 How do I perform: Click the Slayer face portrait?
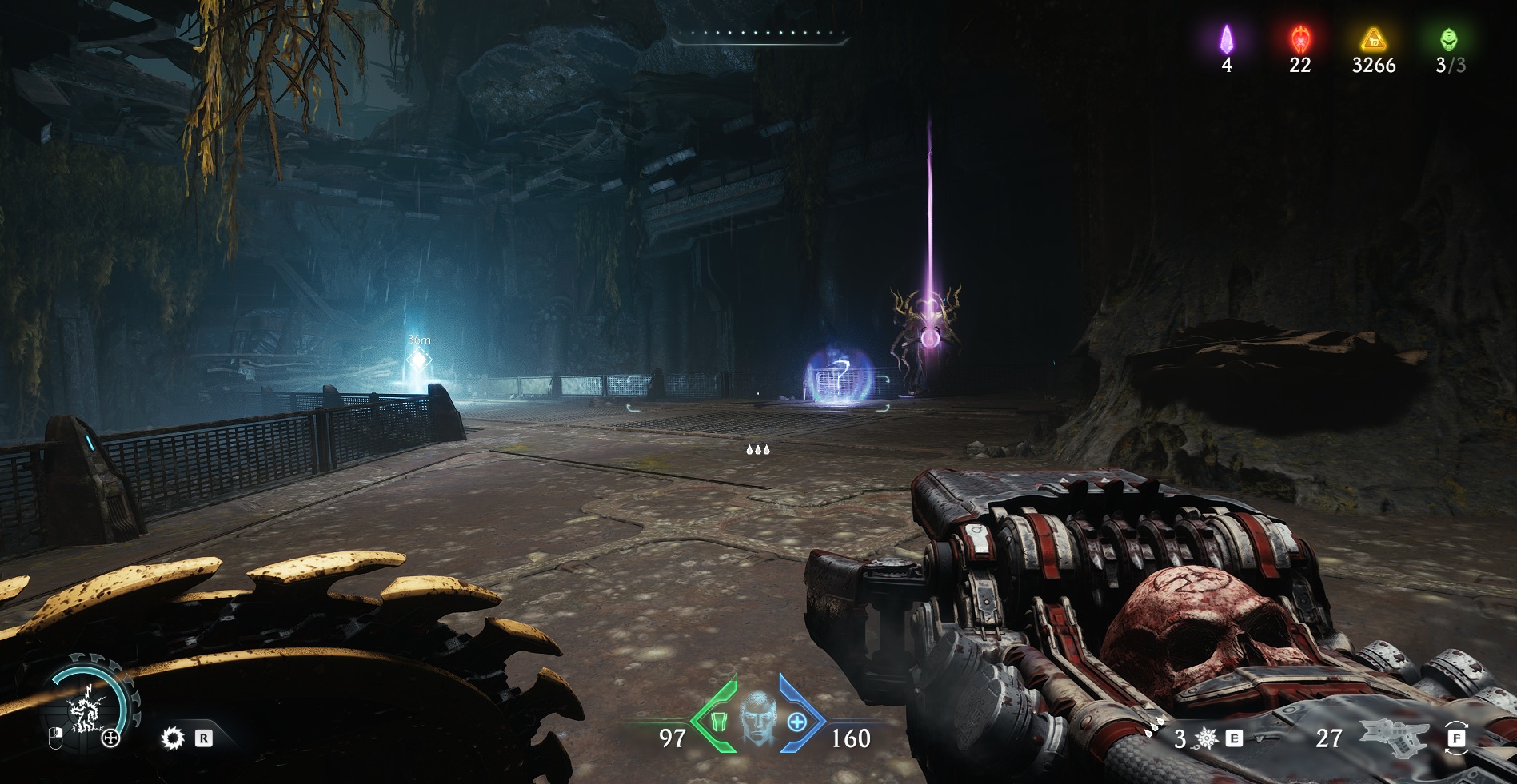click(x=757, y=718)
